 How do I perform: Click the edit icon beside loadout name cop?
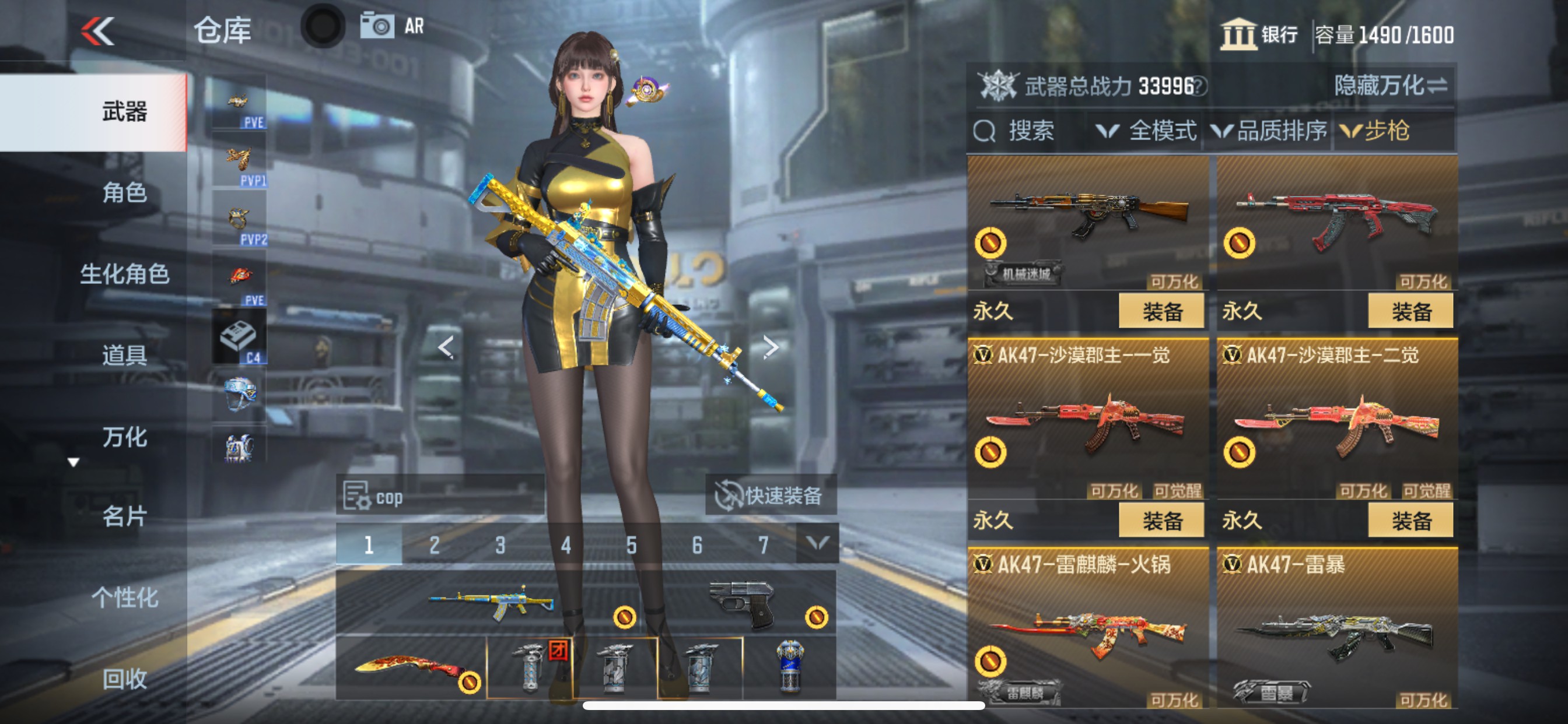pos(356,496)
